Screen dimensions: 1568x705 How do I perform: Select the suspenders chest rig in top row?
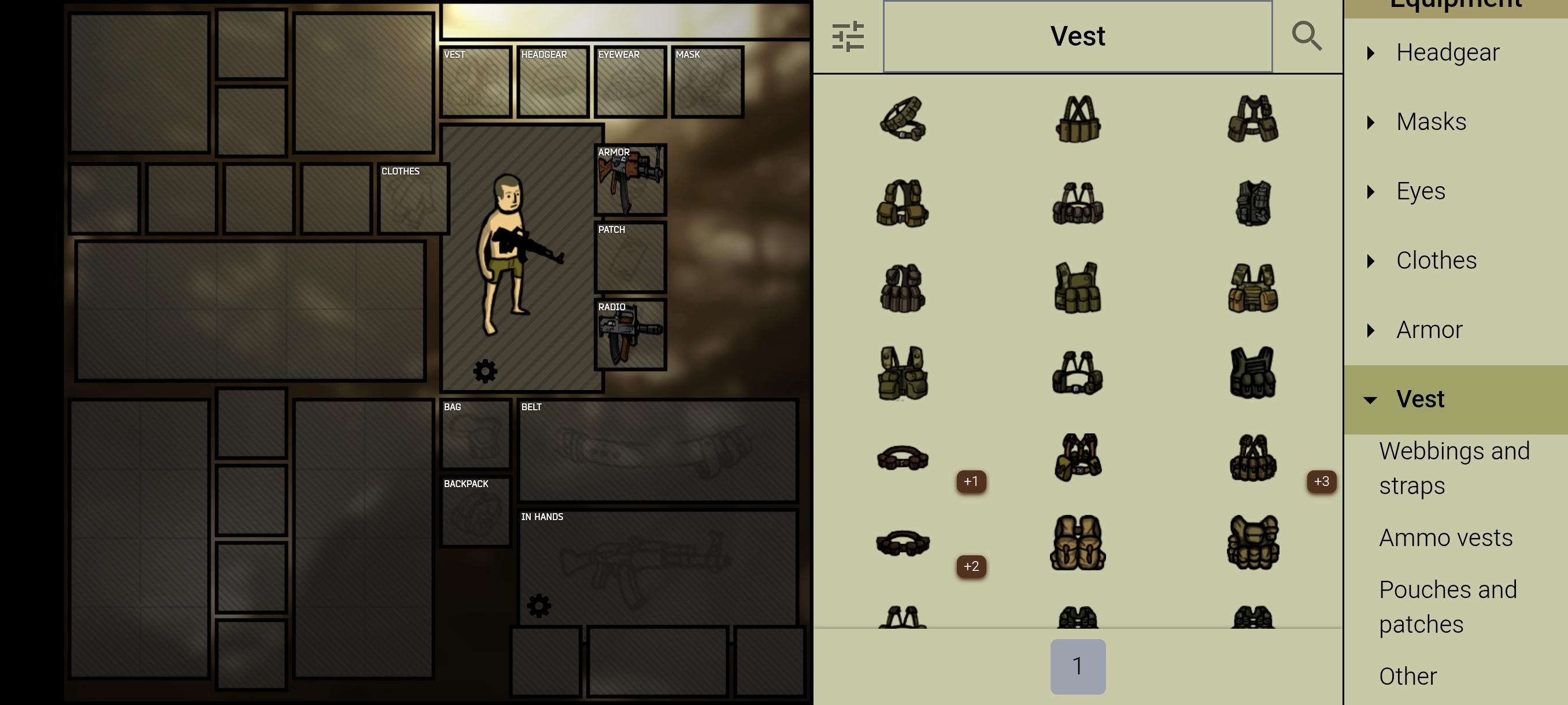(1077, 118)
